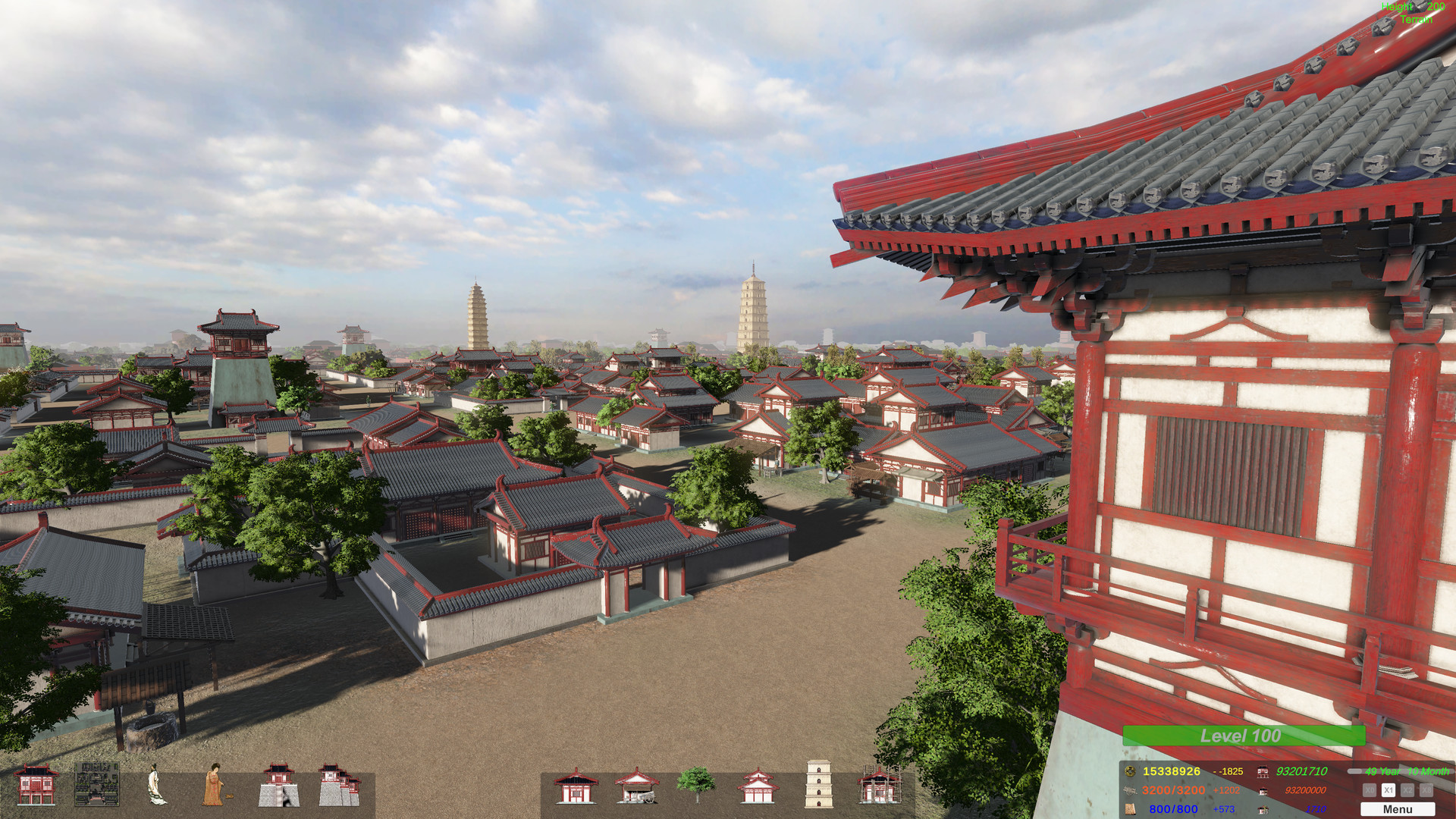Pick the tiered wall tower icon

(x=340, y=783)
